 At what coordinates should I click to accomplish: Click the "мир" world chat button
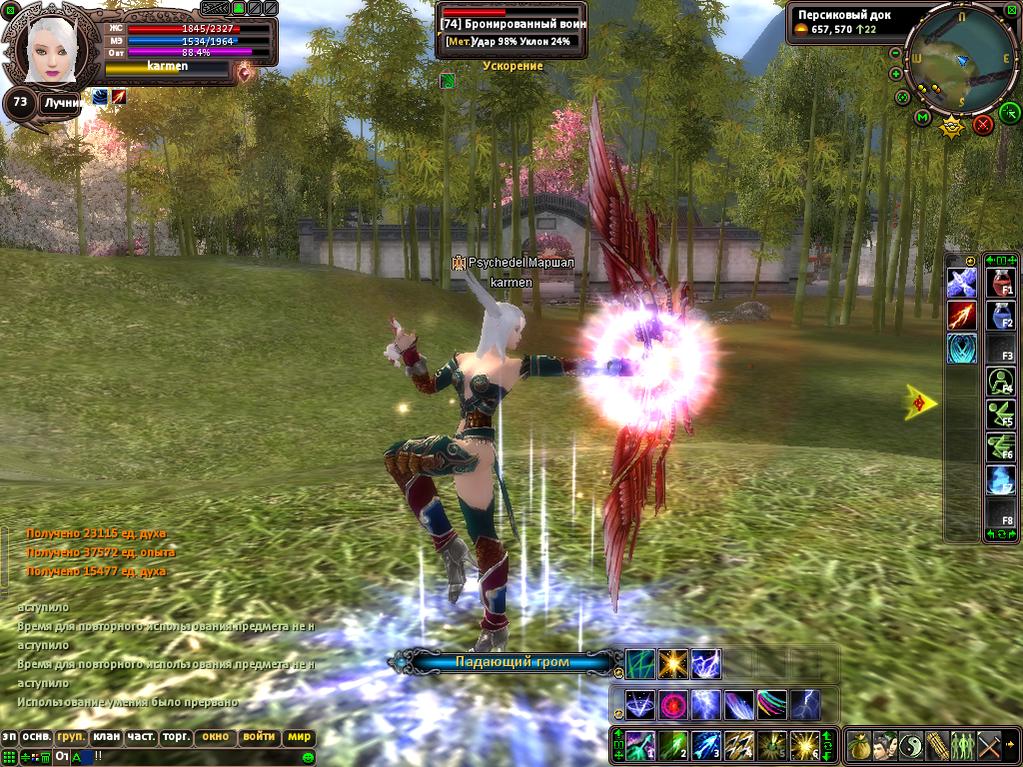click(x=298, y=737)
